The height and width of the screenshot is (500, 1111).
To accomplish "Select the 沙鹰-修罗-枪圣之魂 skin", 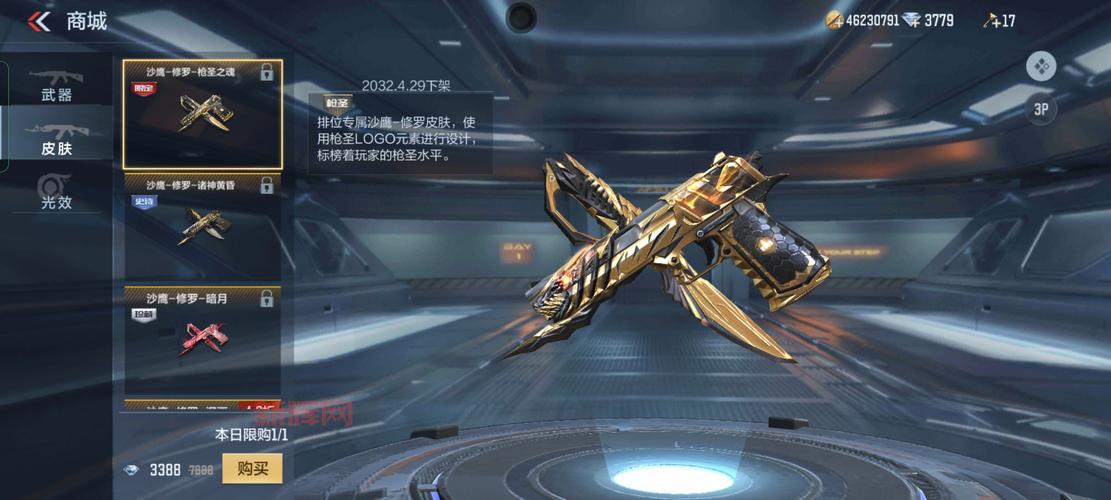I will click(x=202, y=114).
